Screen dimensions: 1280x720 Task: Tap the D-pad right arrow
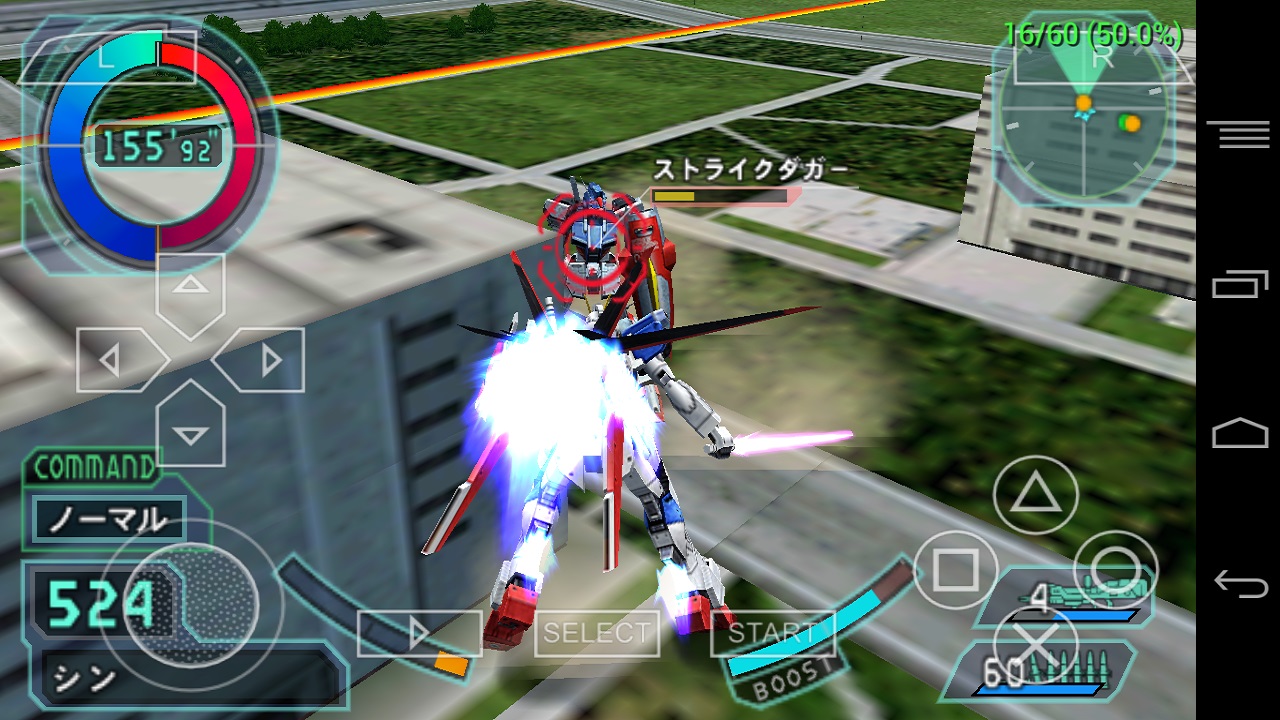(x=262, y=360)
